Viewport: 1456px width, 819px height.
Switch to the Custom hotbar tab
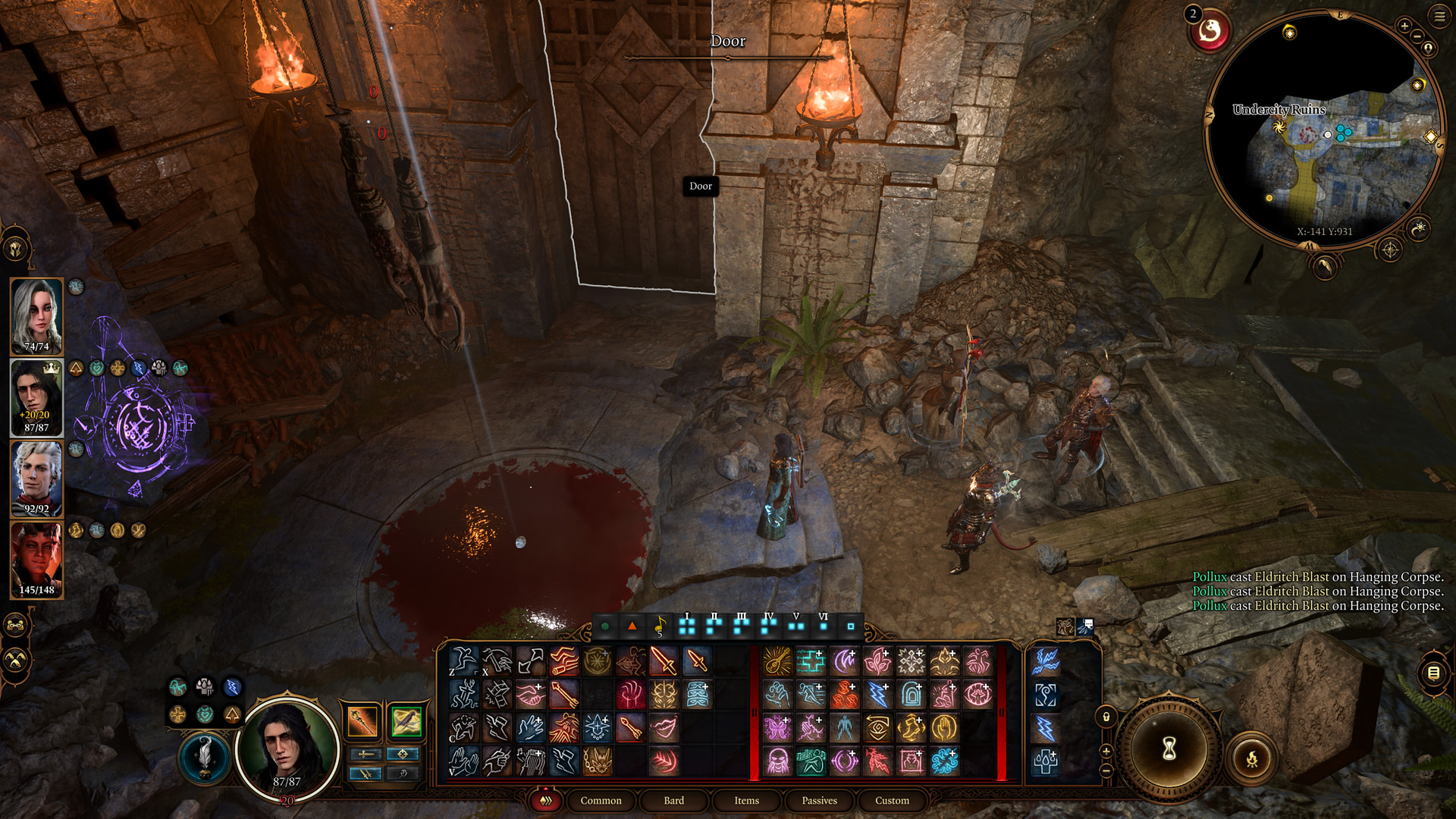click(892, 800)
